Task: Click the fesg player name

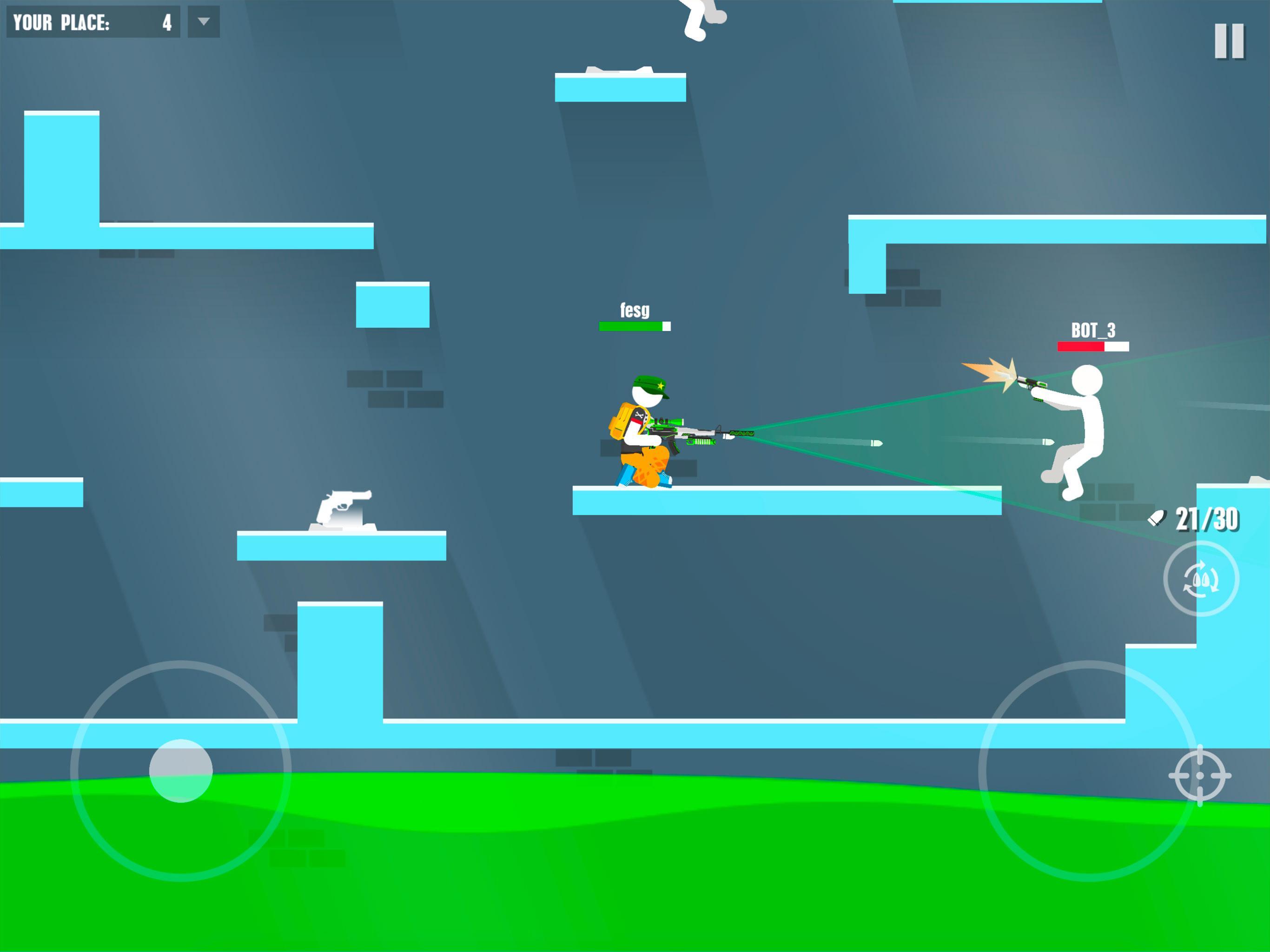Action: pyautogui.click(x=634, y=311)
